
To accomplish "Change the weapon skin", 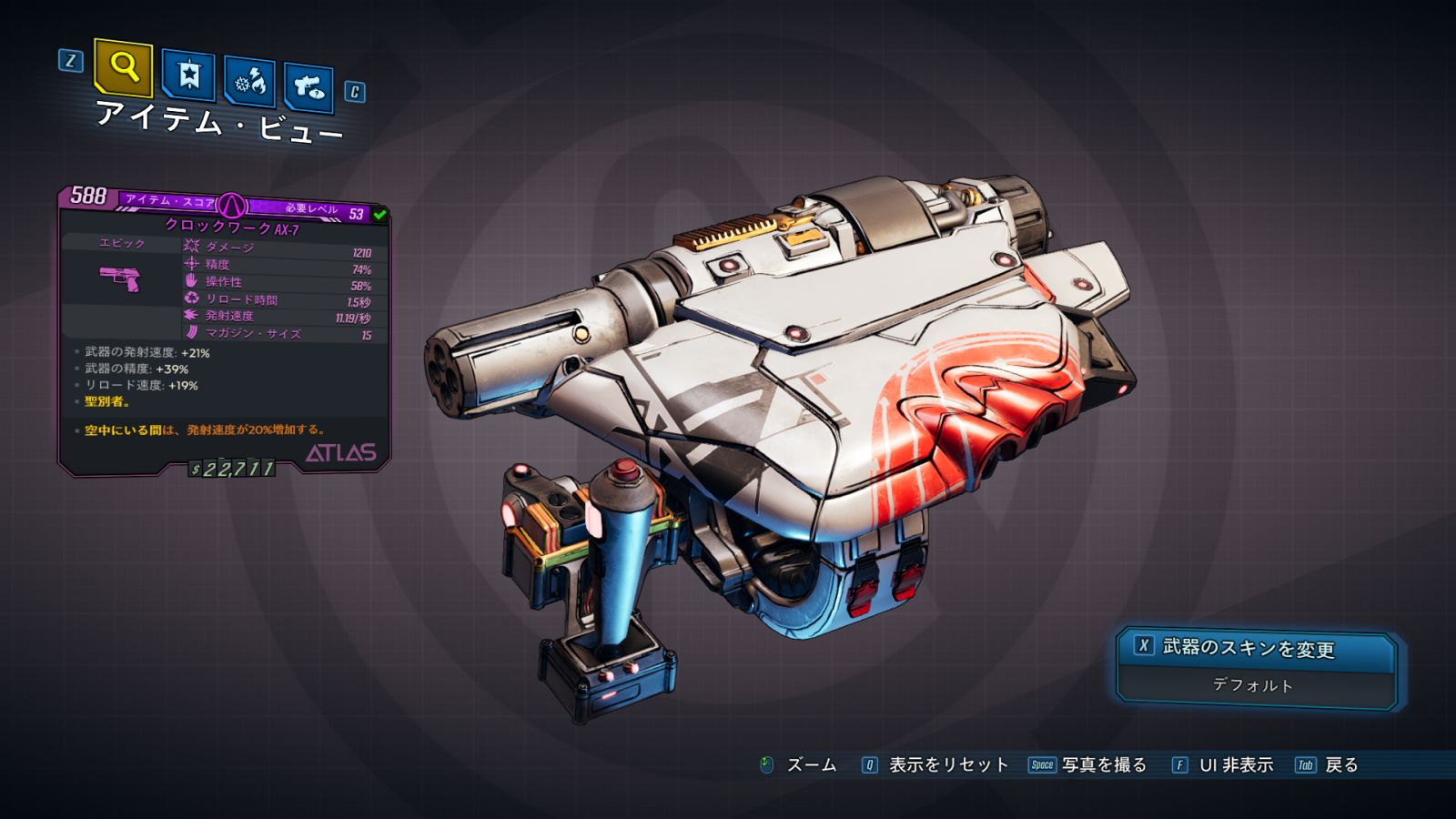I will coord(1256,647).
